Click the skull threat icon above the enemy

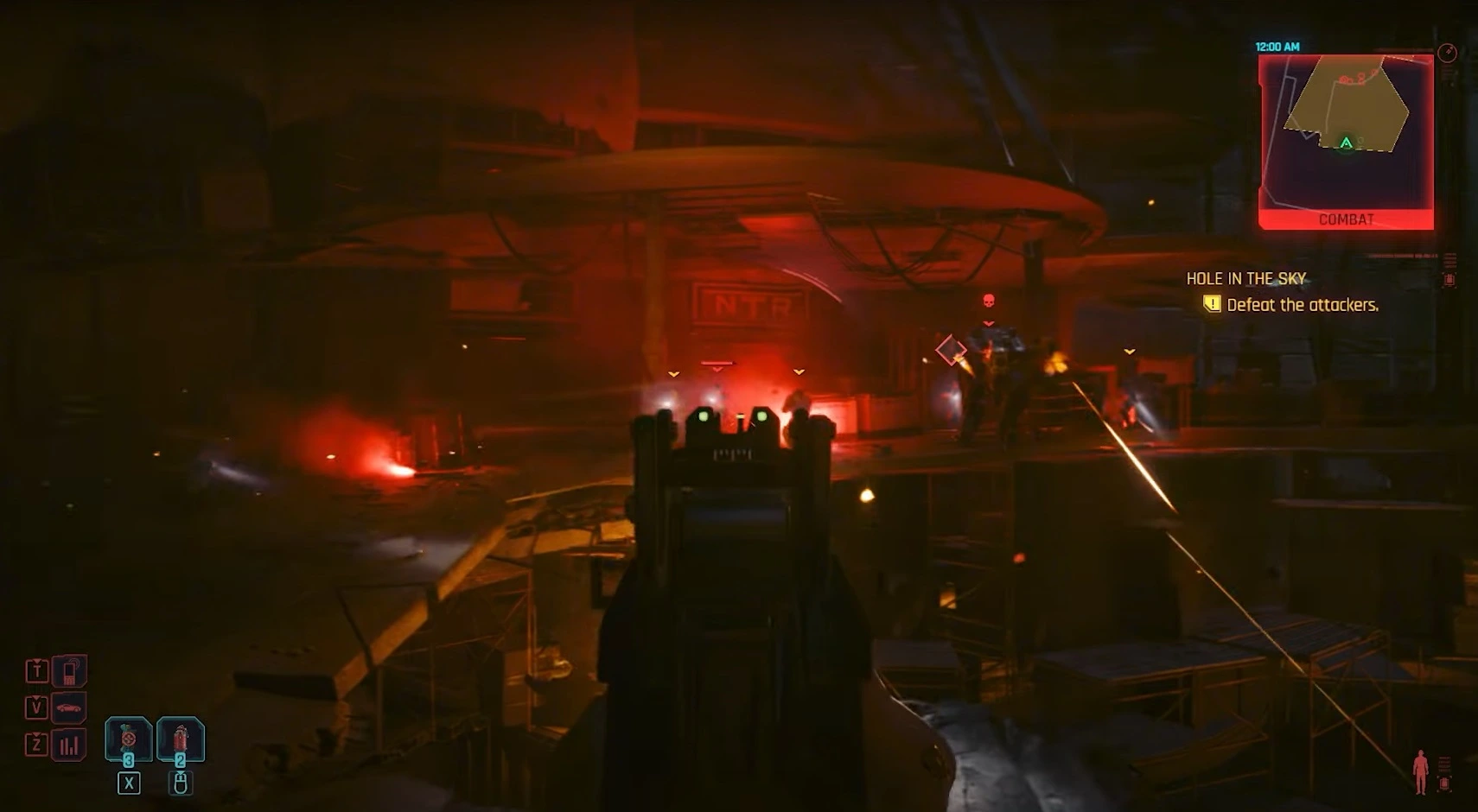tap(988, 300)
